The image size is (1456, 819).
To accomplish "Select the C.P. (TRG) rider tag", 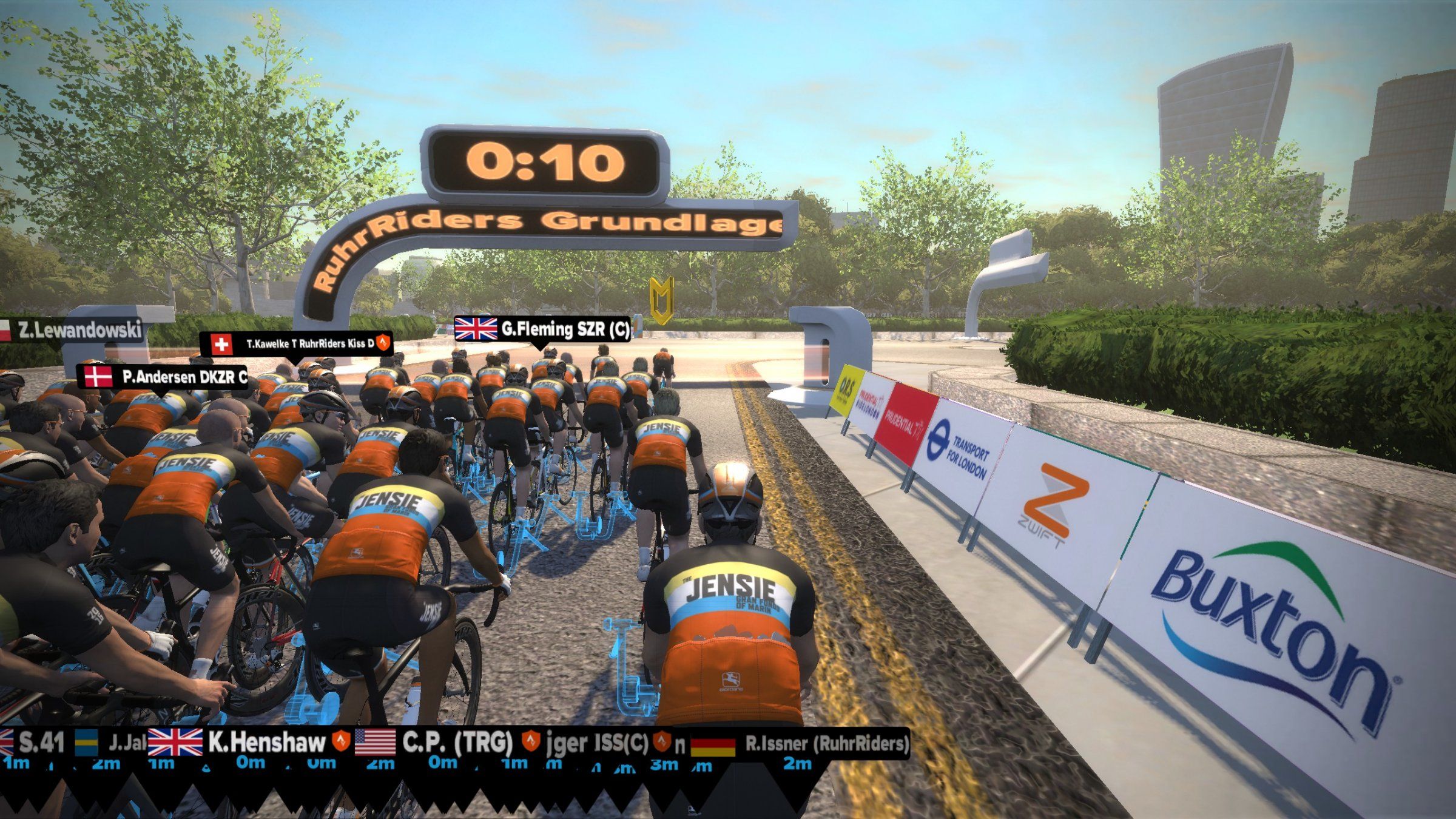I will pos(434,742).
